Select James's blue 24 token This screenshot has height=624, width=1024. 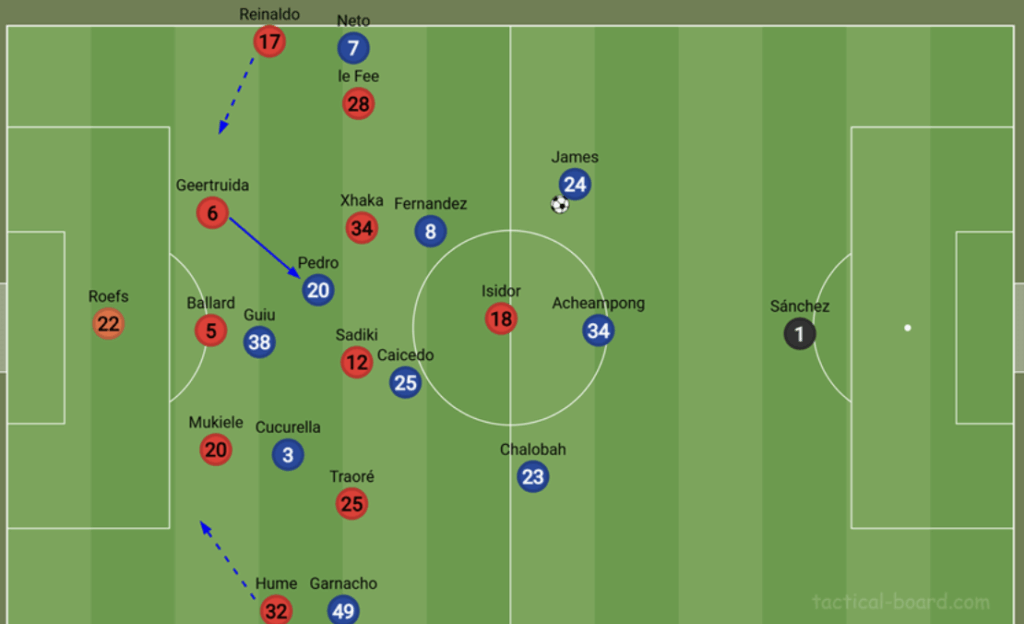point(574,184)
